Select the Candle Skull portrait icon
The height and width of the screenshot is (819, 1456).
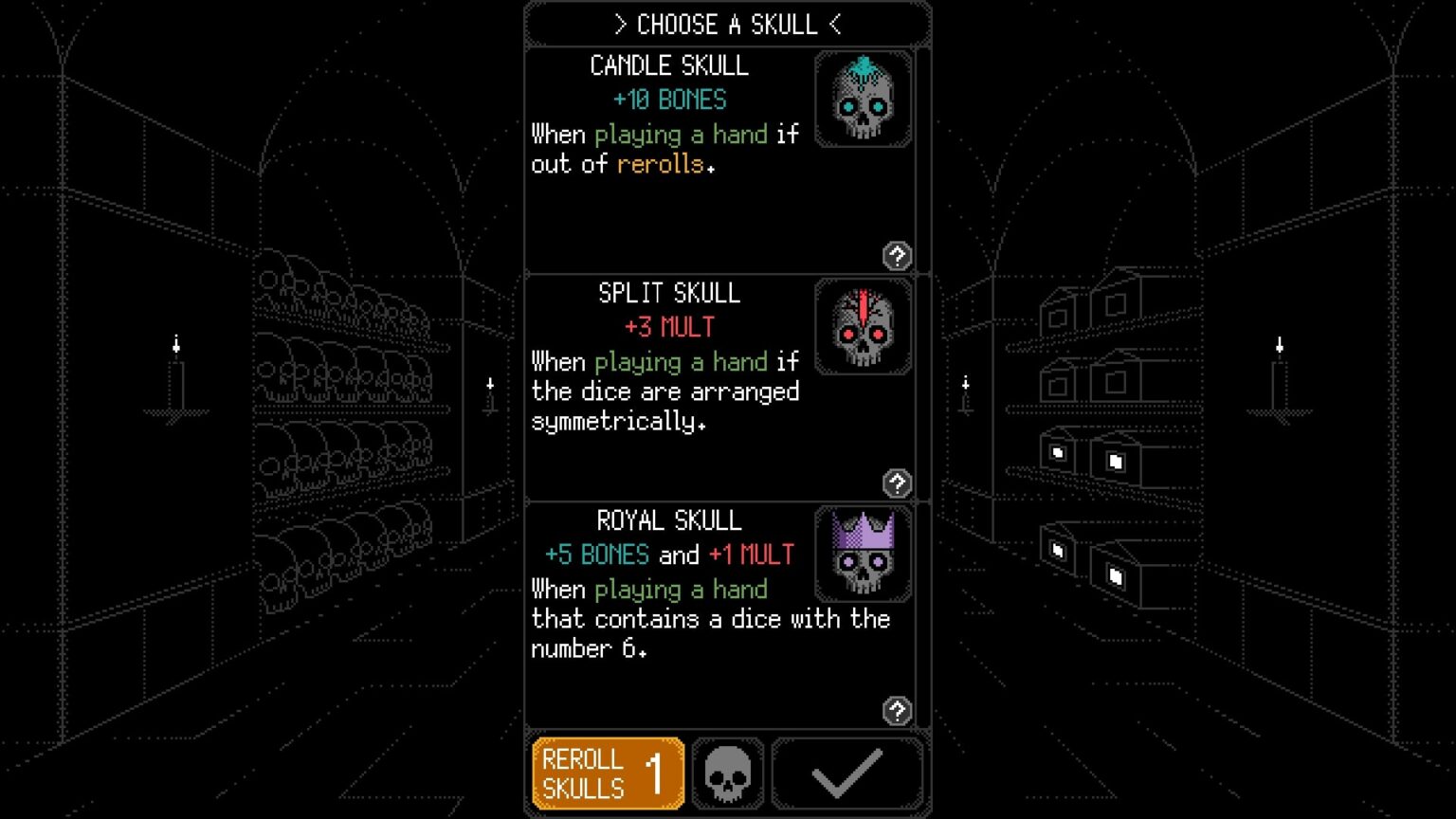point(862,99)
